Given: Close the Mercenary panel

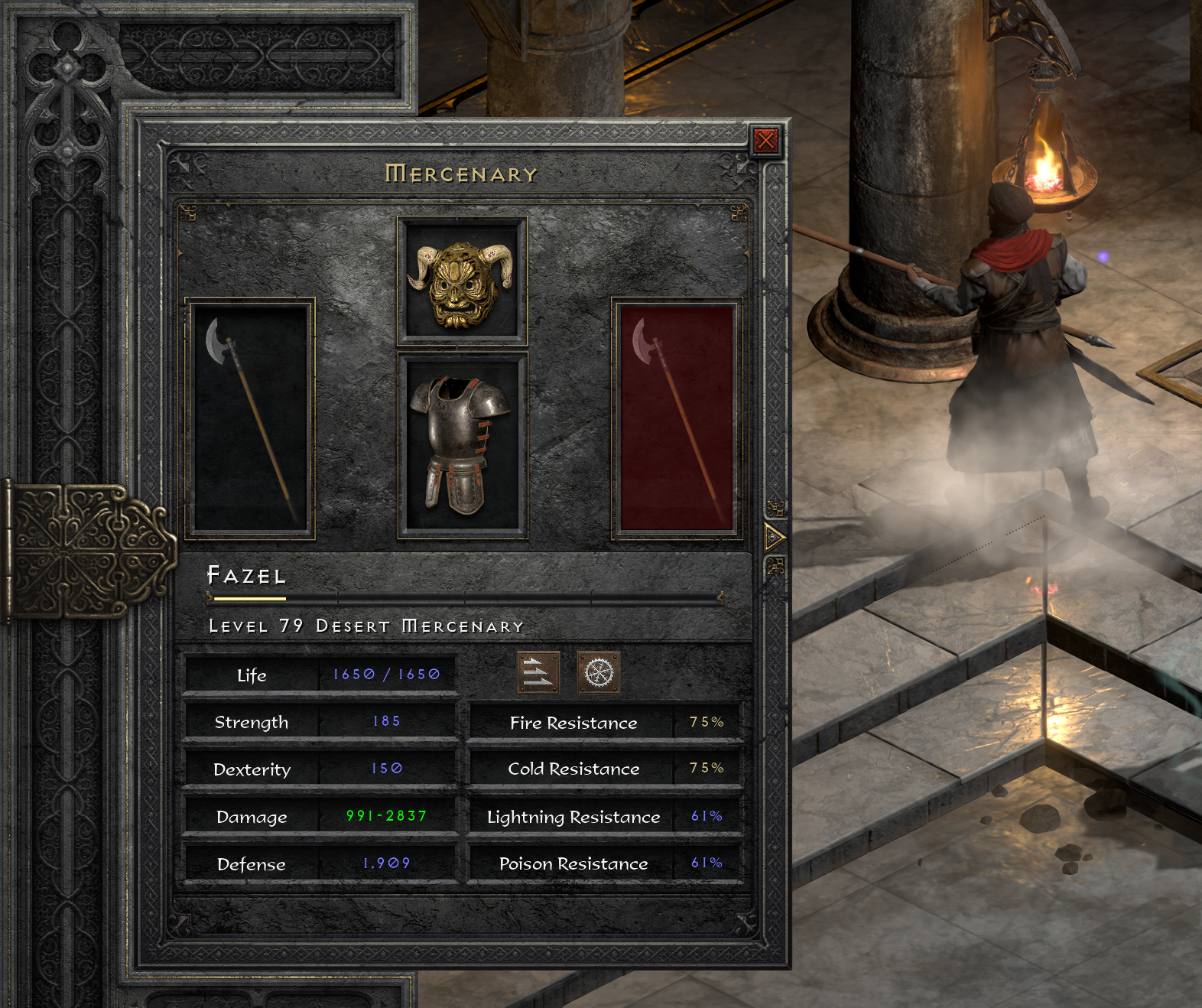Looking at the screenshot, I should (x=765, y=141).
